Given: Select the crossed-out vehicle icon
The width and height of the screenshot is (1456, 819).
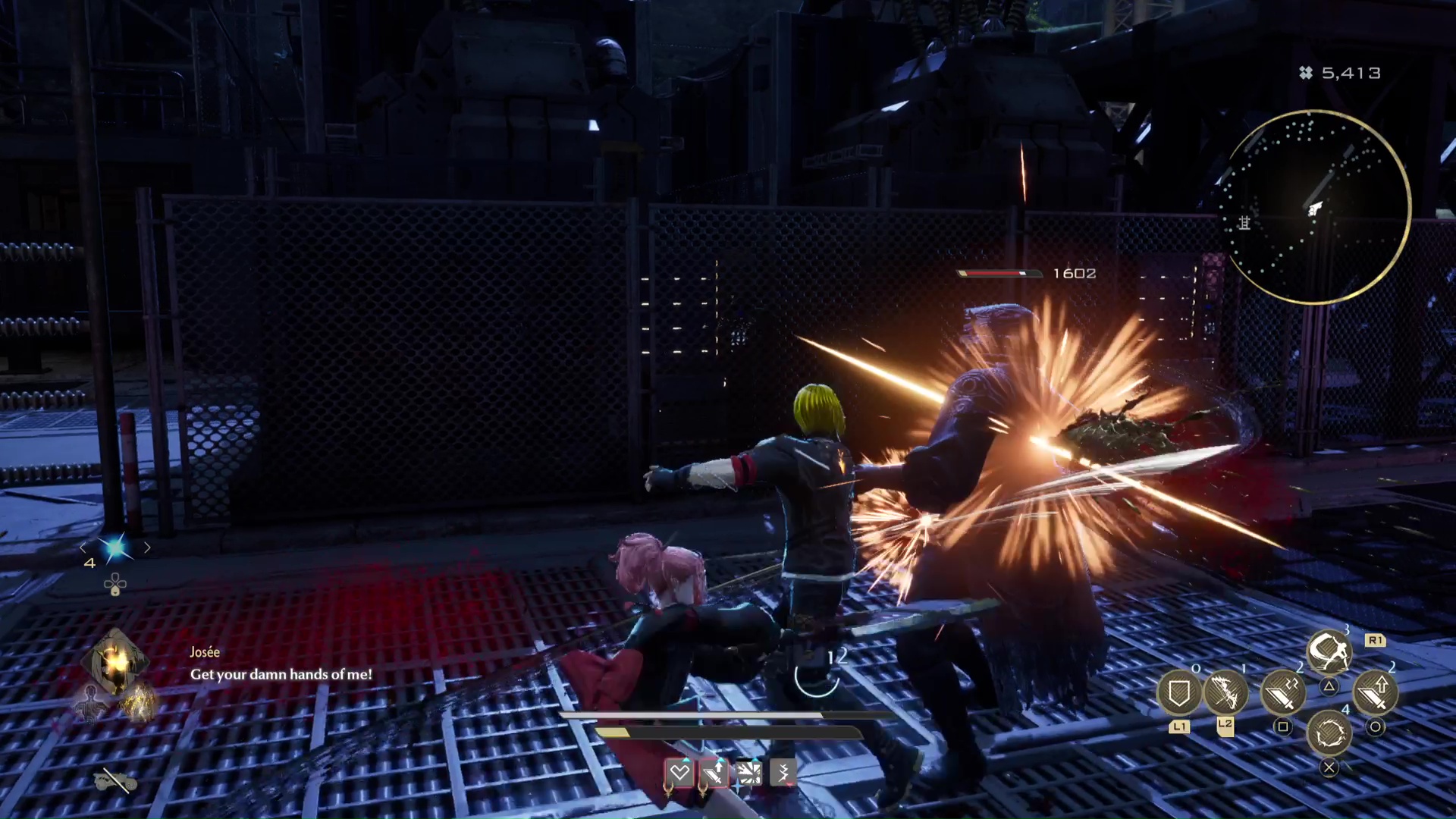Looking at the screenshot, I should coord(115,780).
